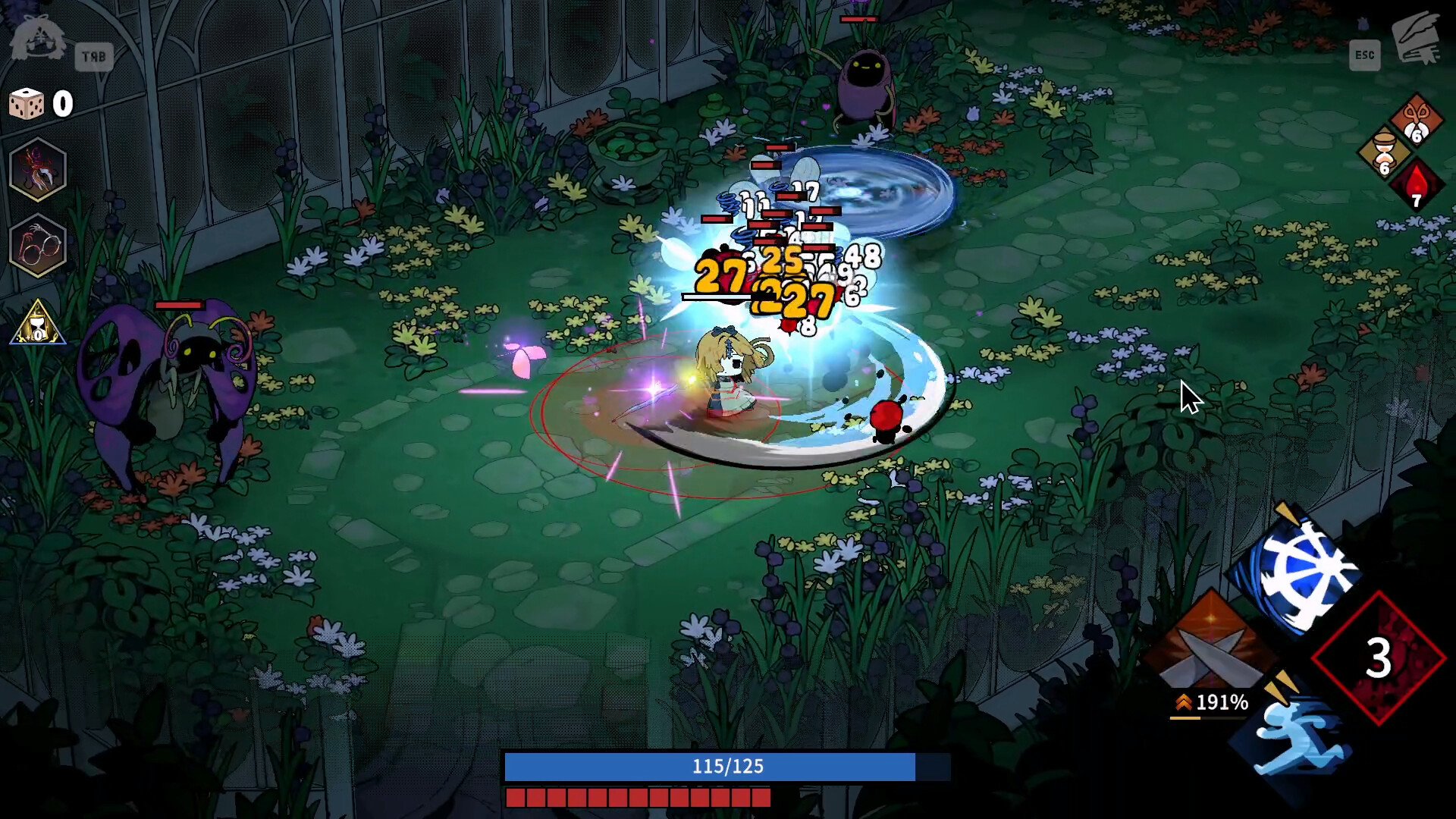This screenshot has height=819, width=1456.
Task: Inspect the spectacles relic icon
Action: (37, 245)
